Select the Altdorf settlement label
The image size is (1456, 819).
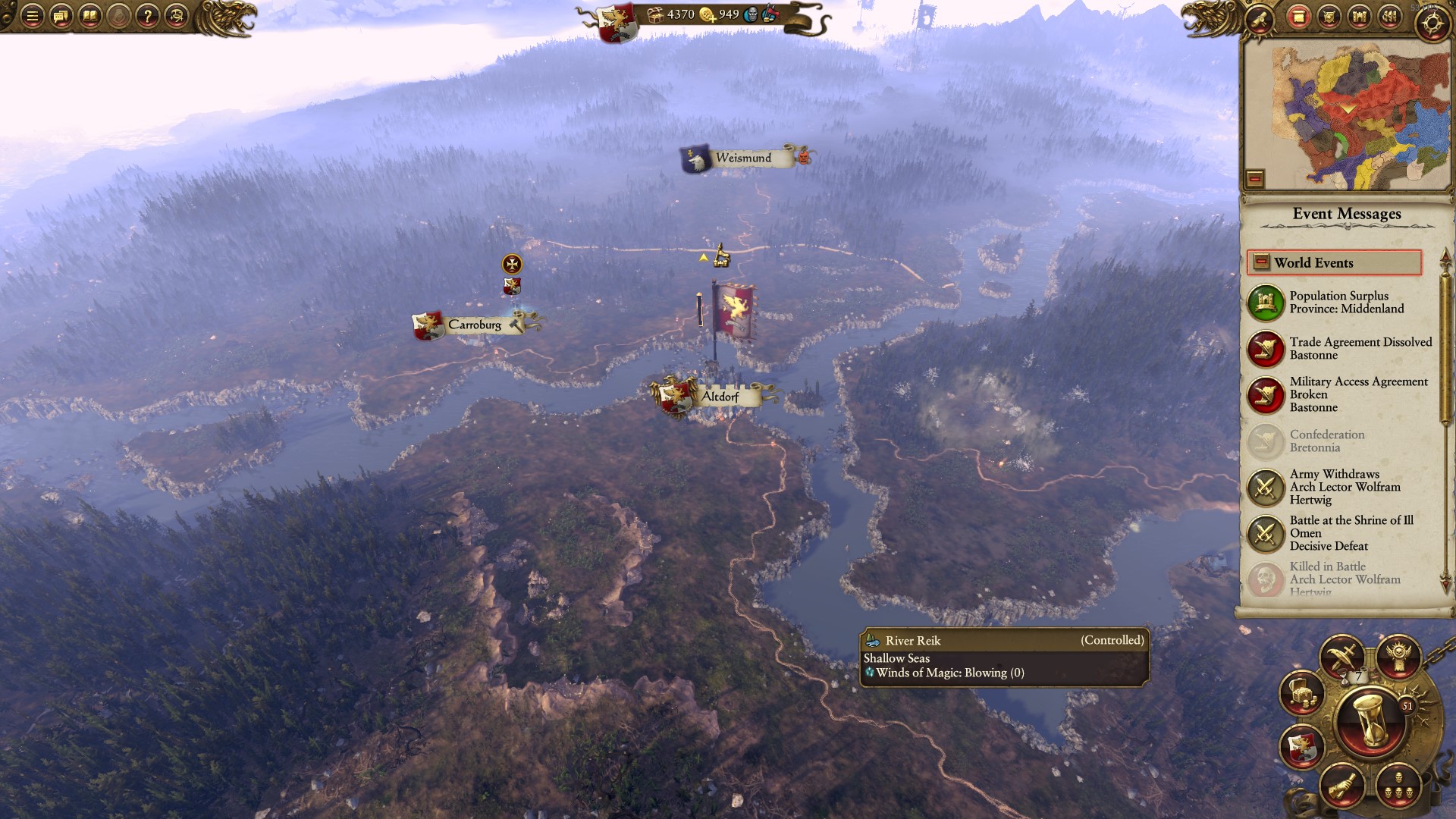pyautogui.click(x=719, y=397)
